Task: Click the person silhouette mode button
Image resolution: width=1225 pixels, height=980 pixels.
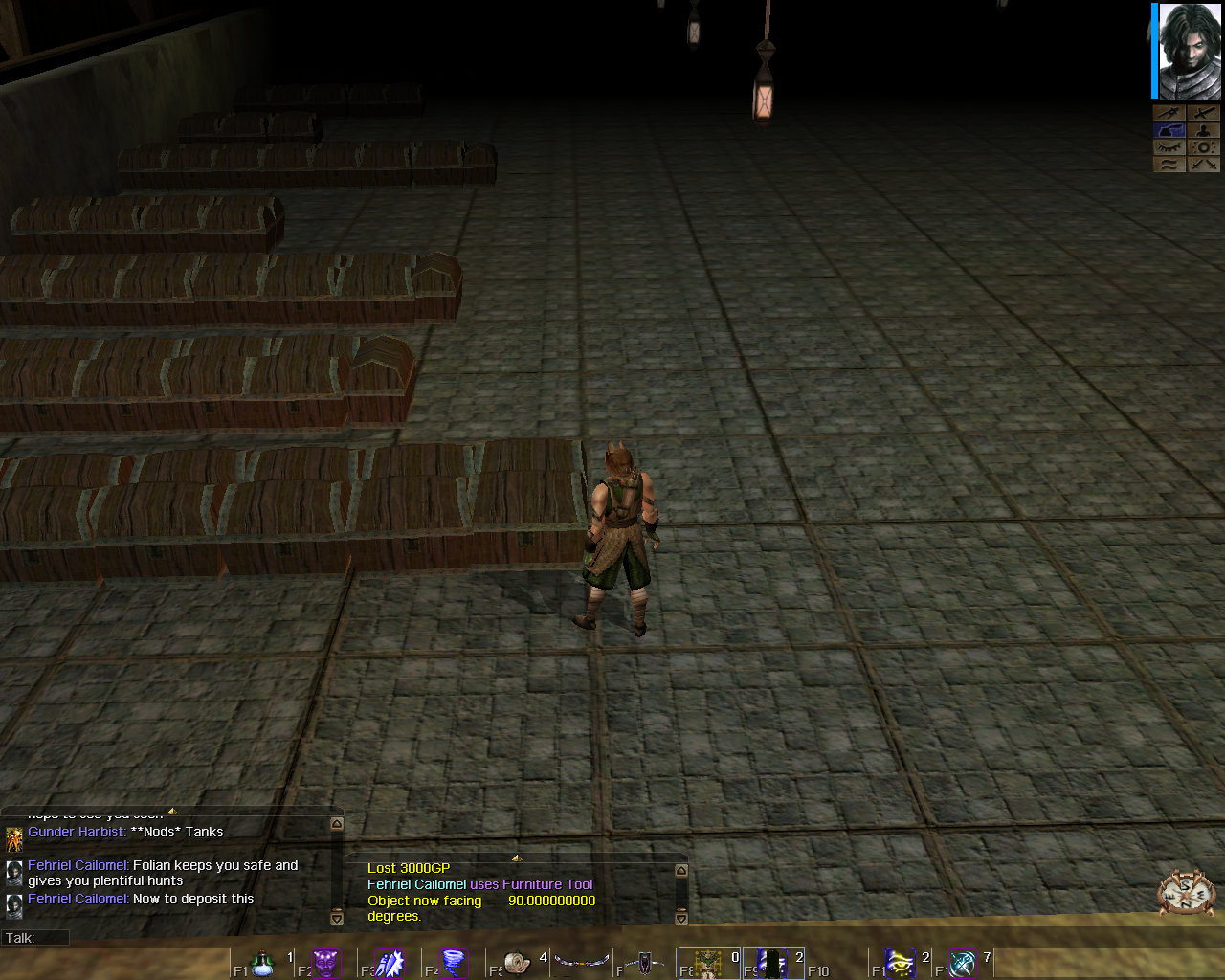Action: tap(1203, 130)
